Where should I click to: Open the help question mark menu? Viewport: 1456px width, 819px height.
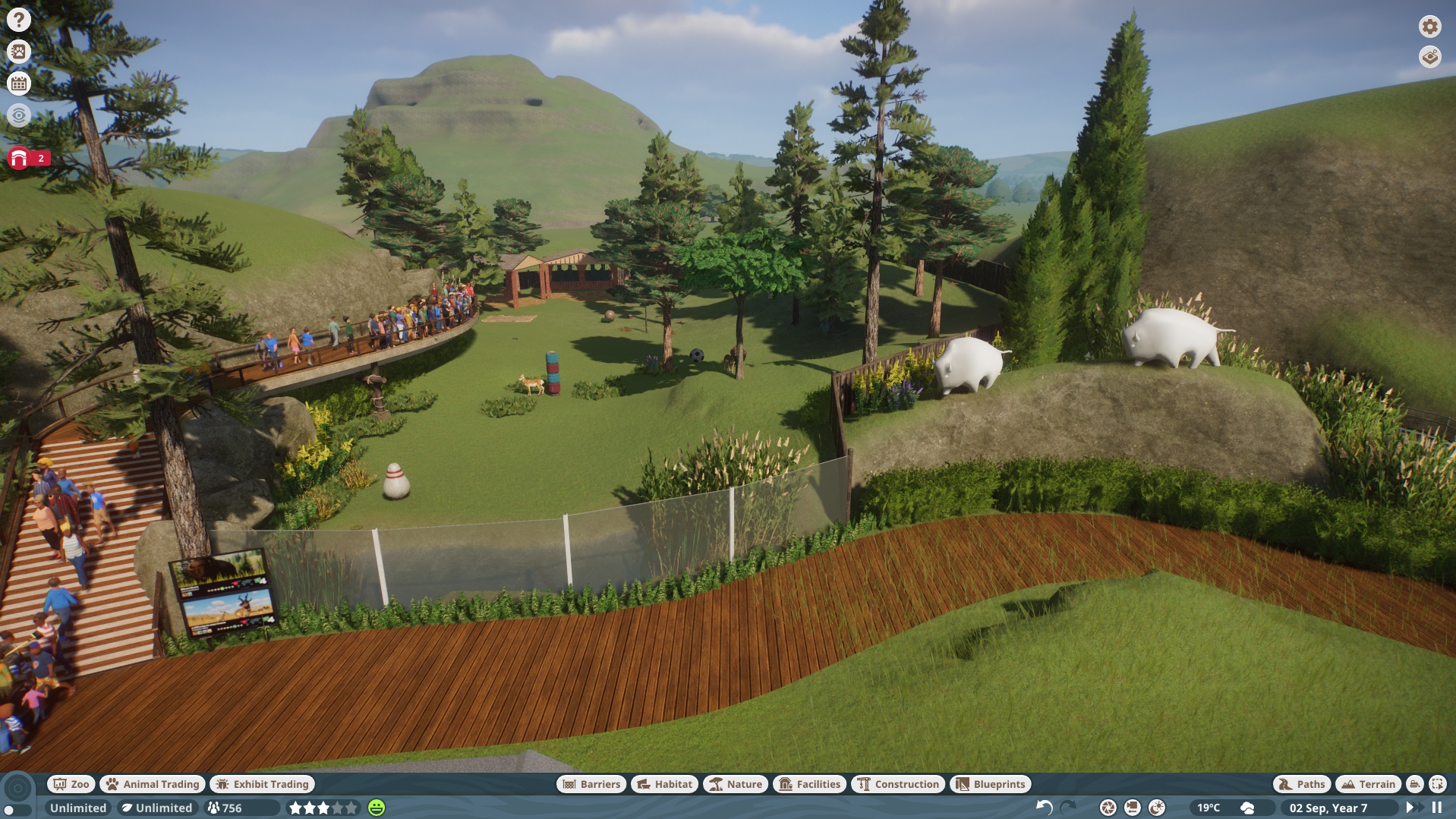pos(19,20)
